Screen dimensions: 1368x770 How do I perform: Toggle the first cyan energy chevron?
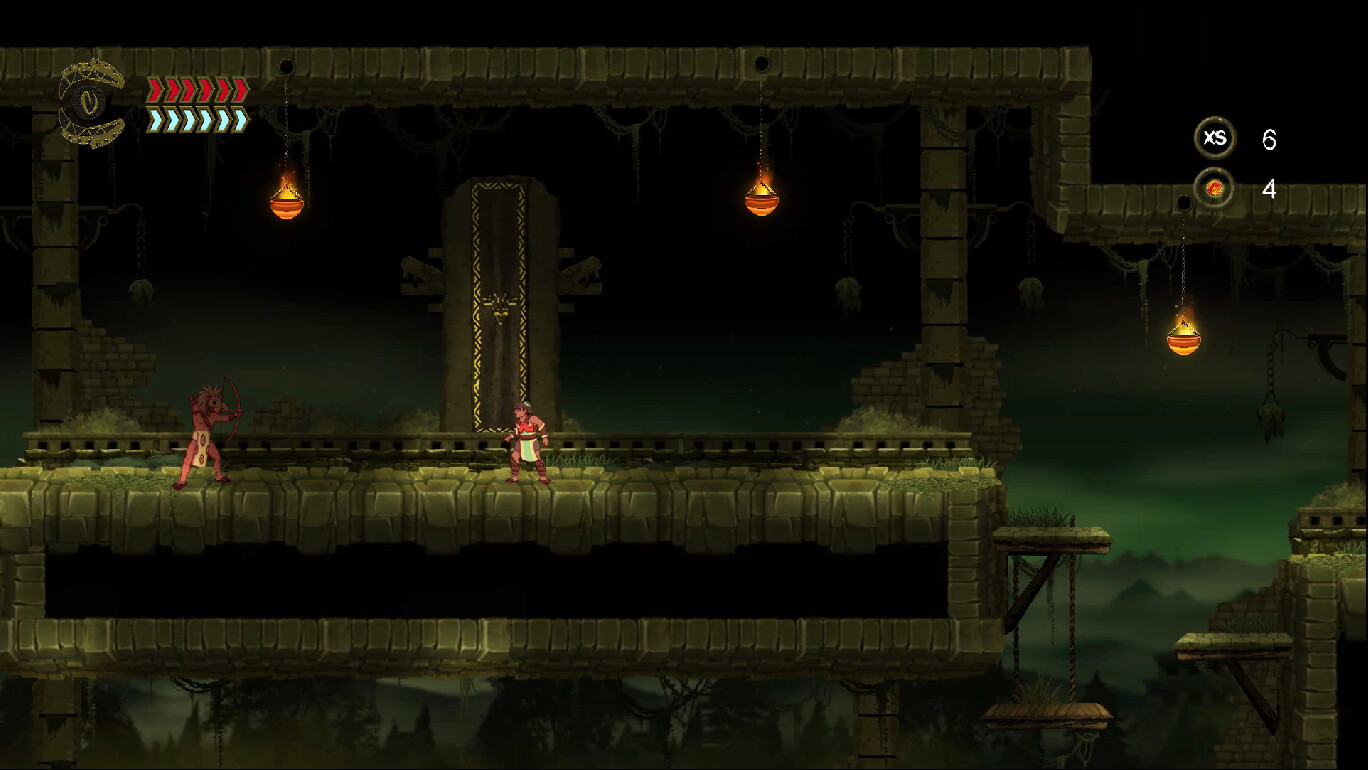[x=155, y=120]
